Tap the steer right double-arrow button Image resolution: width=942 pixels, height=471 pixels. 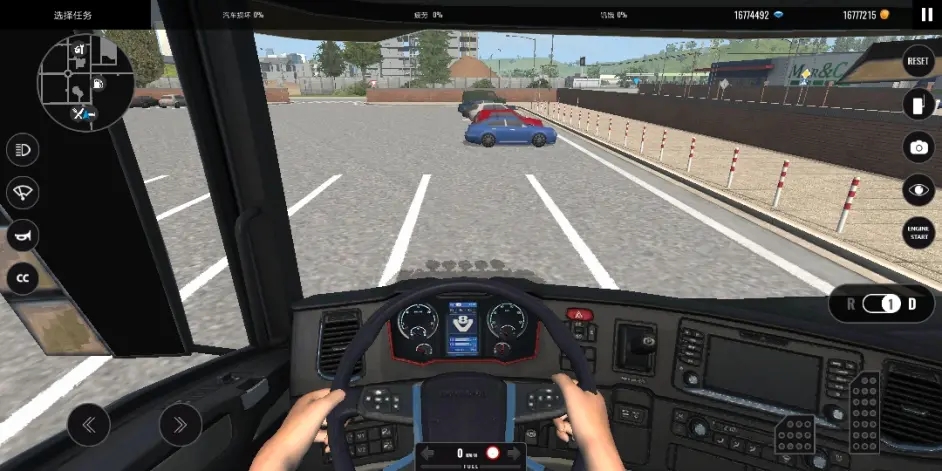tap(180, 425)
